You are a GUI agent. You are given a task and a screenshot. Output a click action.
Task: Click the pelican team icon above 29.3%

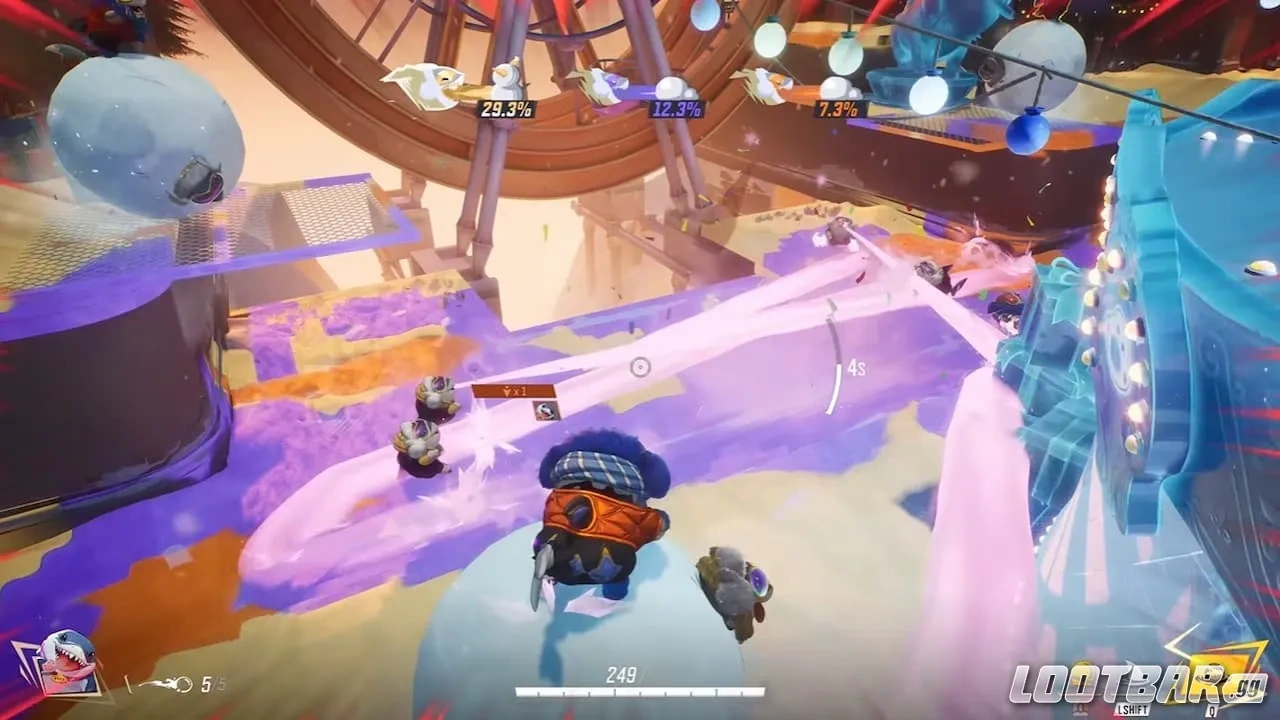pyautogui.click(x=425, y=85)
